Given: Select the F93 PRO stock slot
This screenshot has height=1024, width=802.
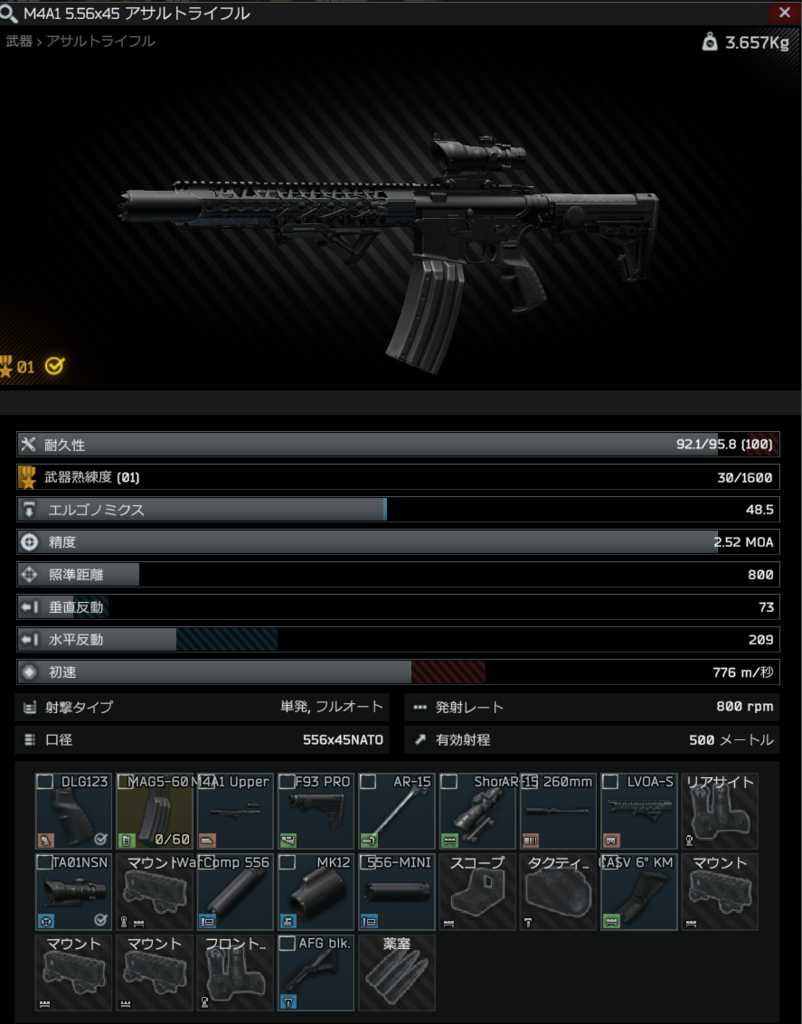Looking at the screenshot, I should (316, 812).
